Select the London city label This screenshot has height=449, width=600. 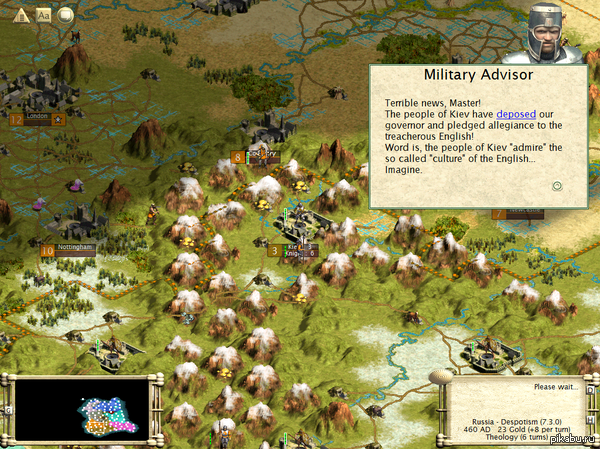tap(39, 117)
